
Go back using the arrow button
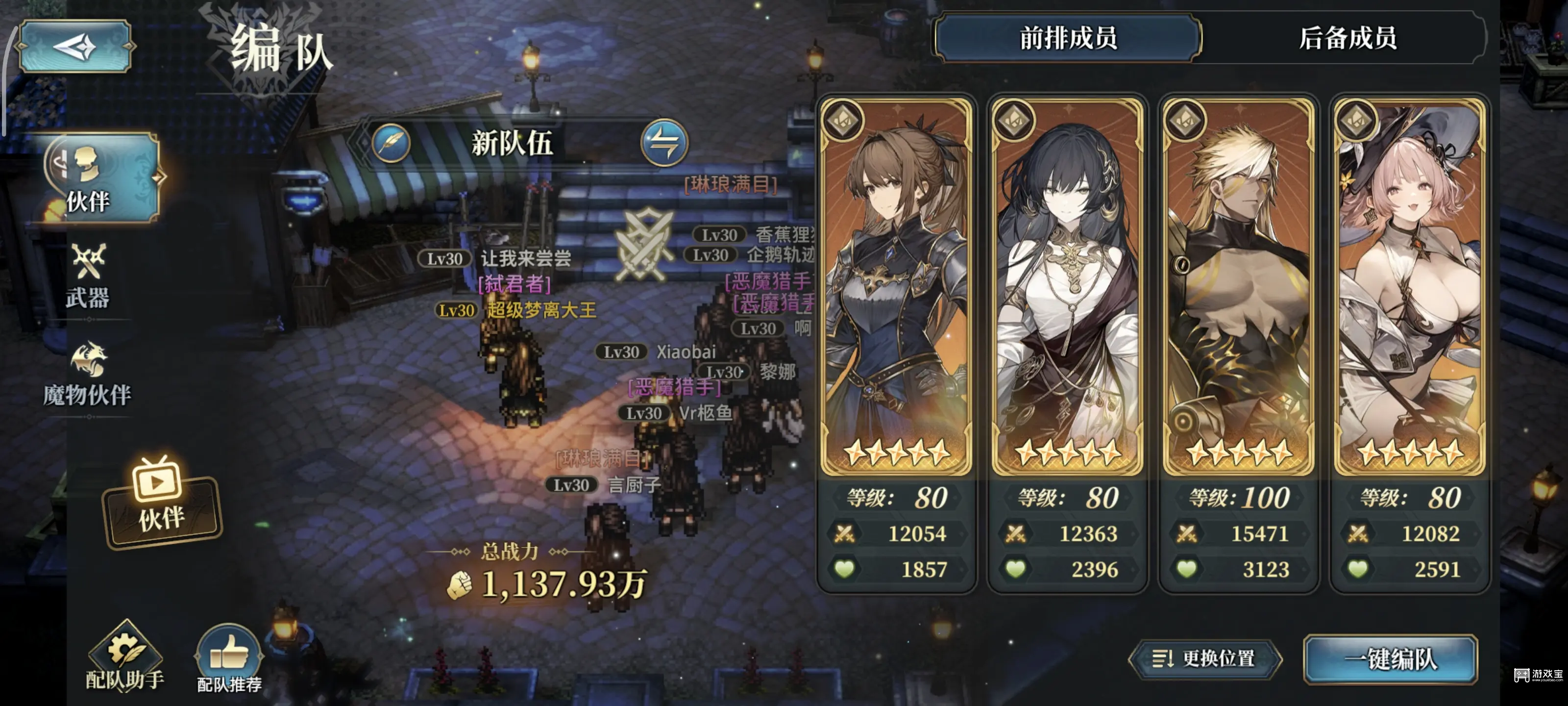75,46
